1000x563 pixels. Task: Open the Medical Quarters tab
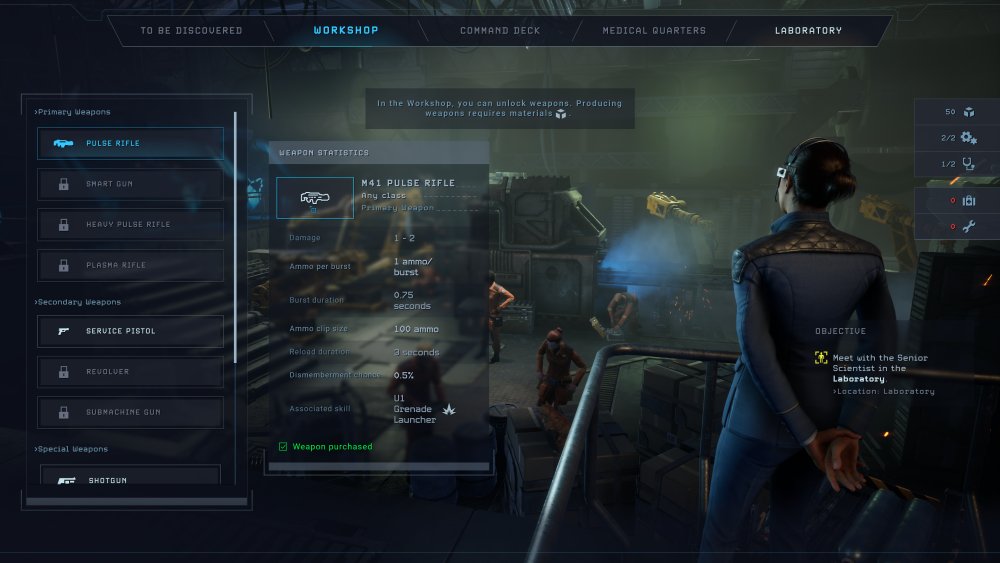coord(654,31)
